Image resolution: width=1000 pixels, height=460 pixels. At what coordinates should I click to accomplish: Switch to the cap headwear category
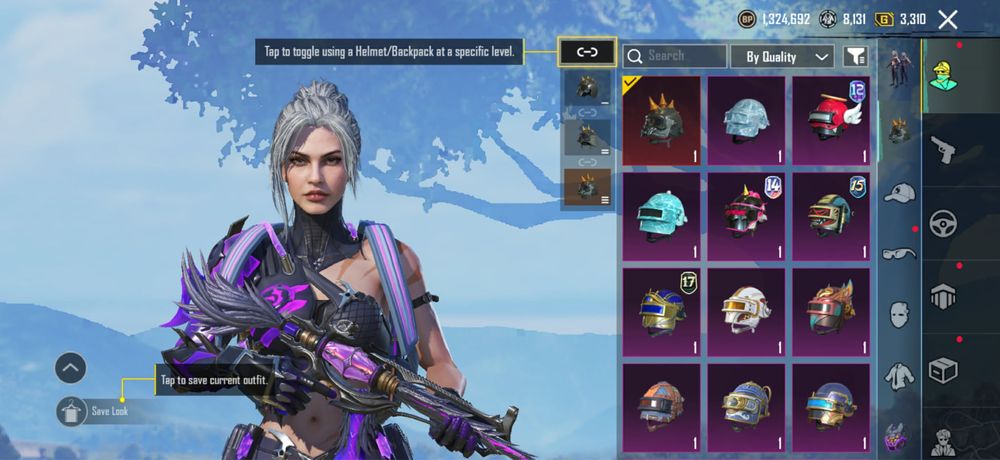tap(900, 192)
